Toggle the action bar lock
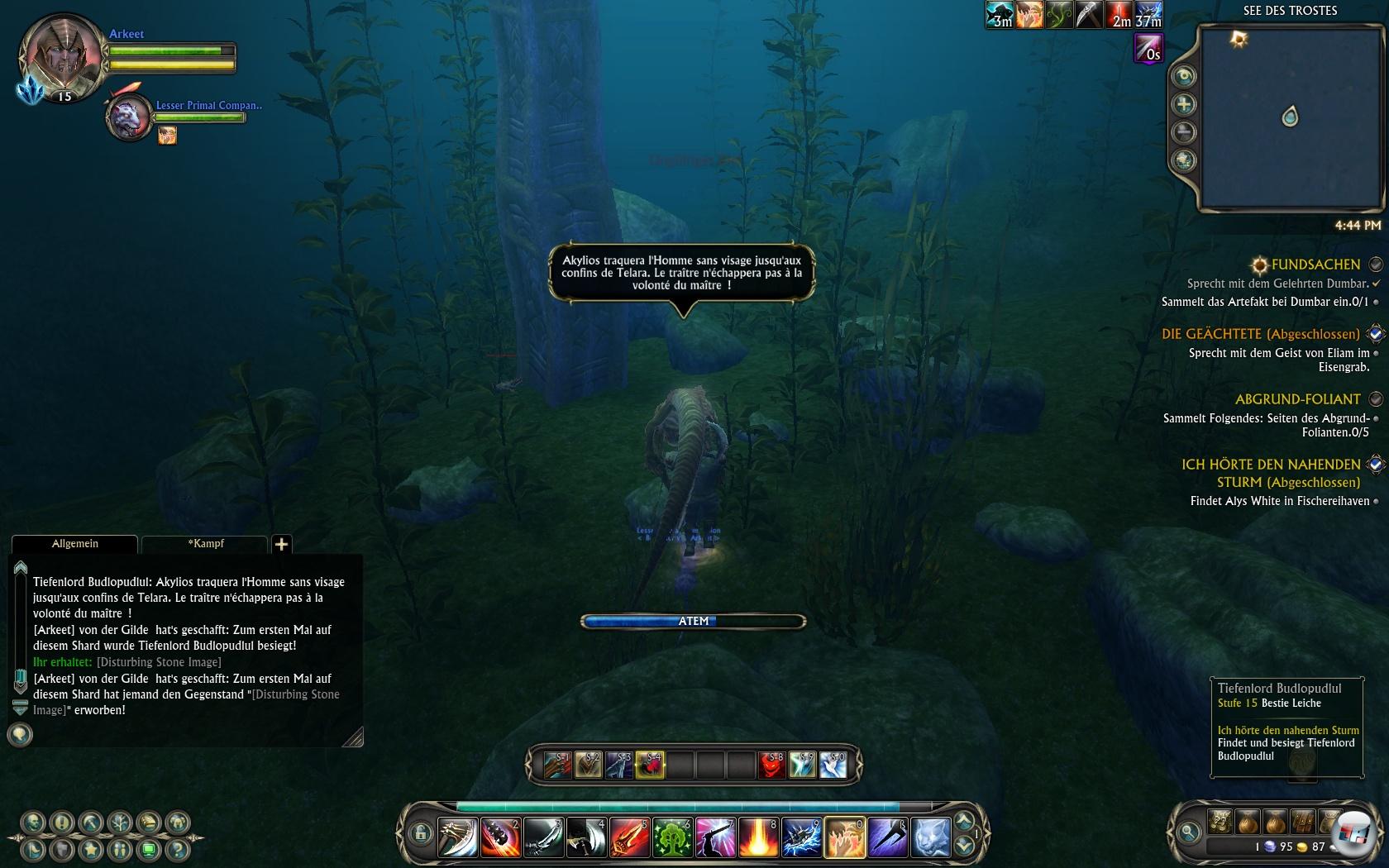This screenshot has height=868, width=1389. tap(420, 833)
